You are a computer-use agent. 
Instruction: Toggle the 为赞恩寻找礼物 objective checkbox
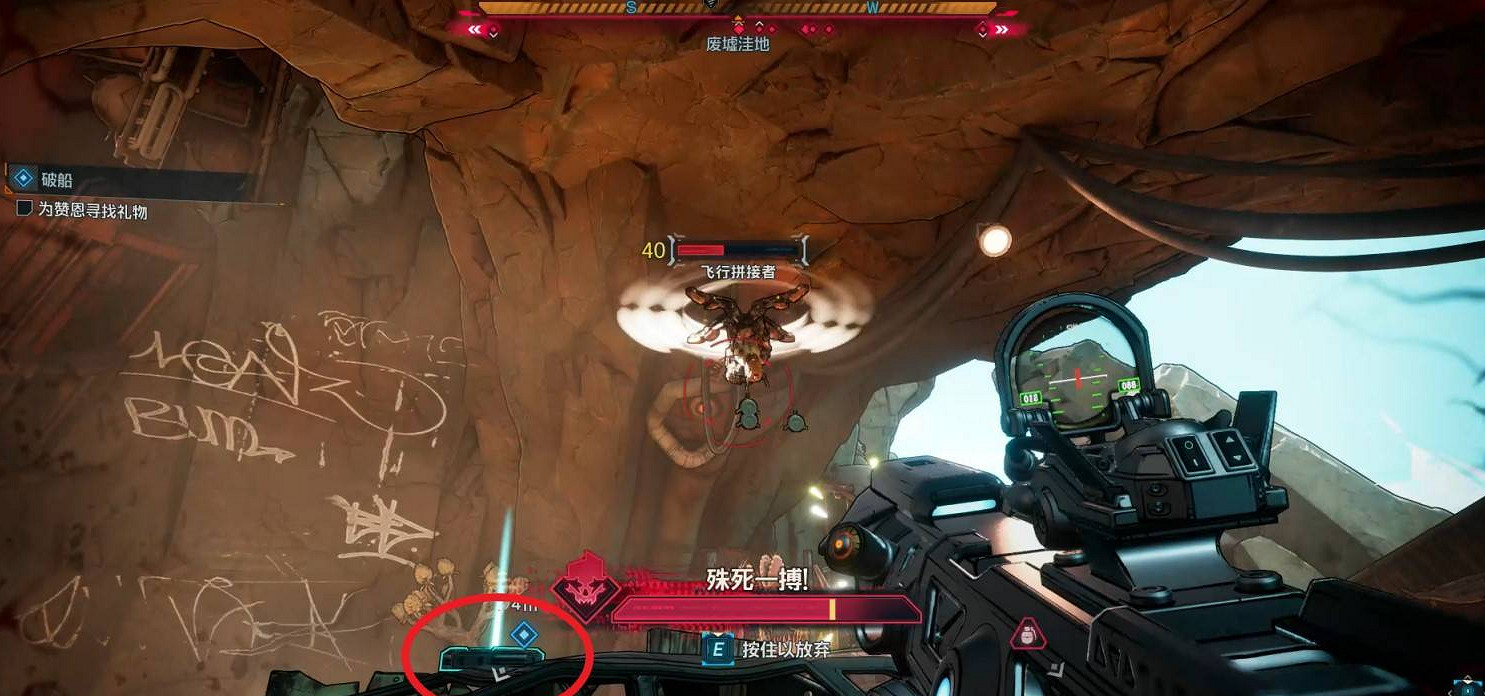(x=24, y=209)
